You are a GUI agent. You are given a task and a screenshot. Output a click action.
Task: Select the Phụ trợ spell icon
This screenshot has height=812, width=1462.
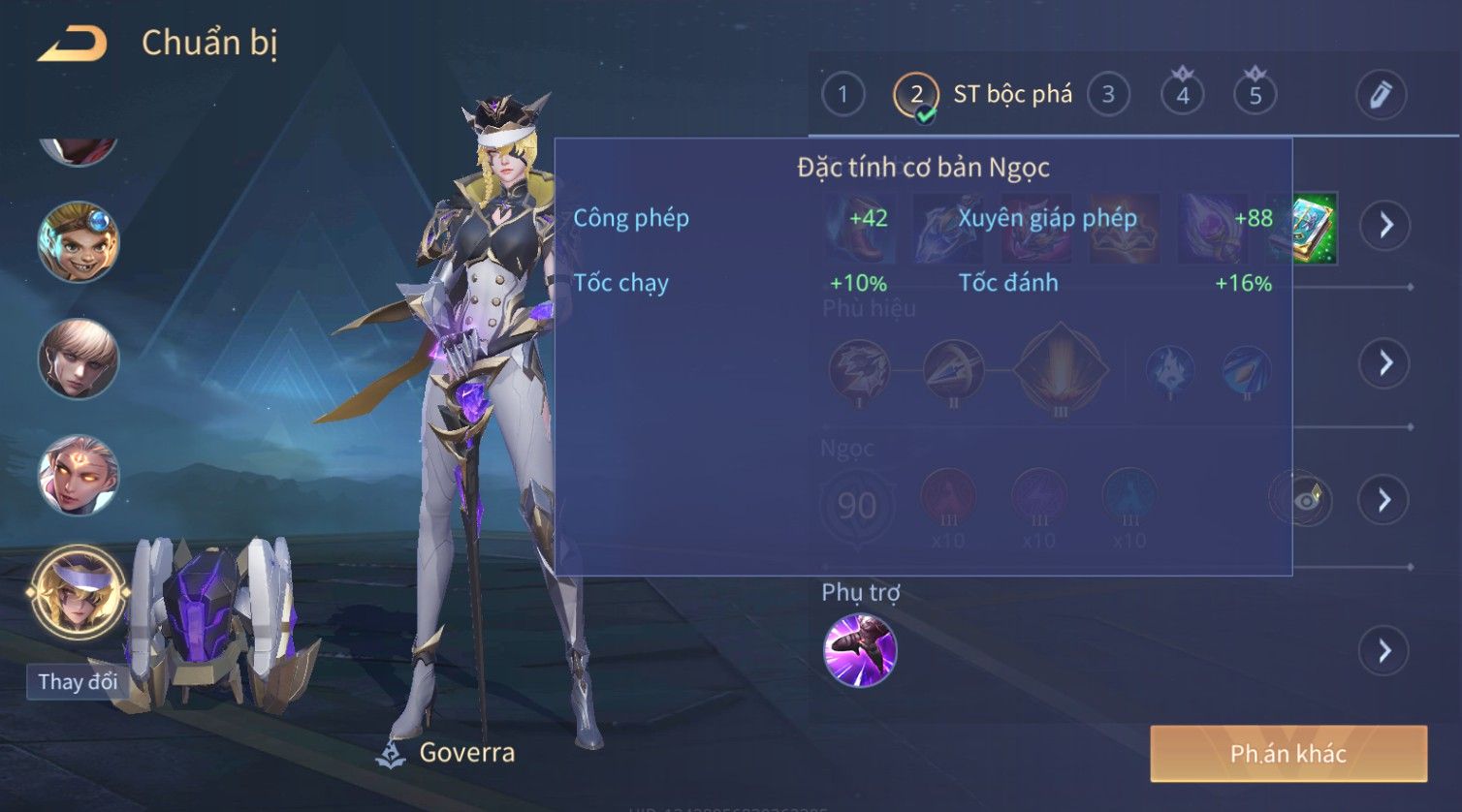(x=860, y=650)
